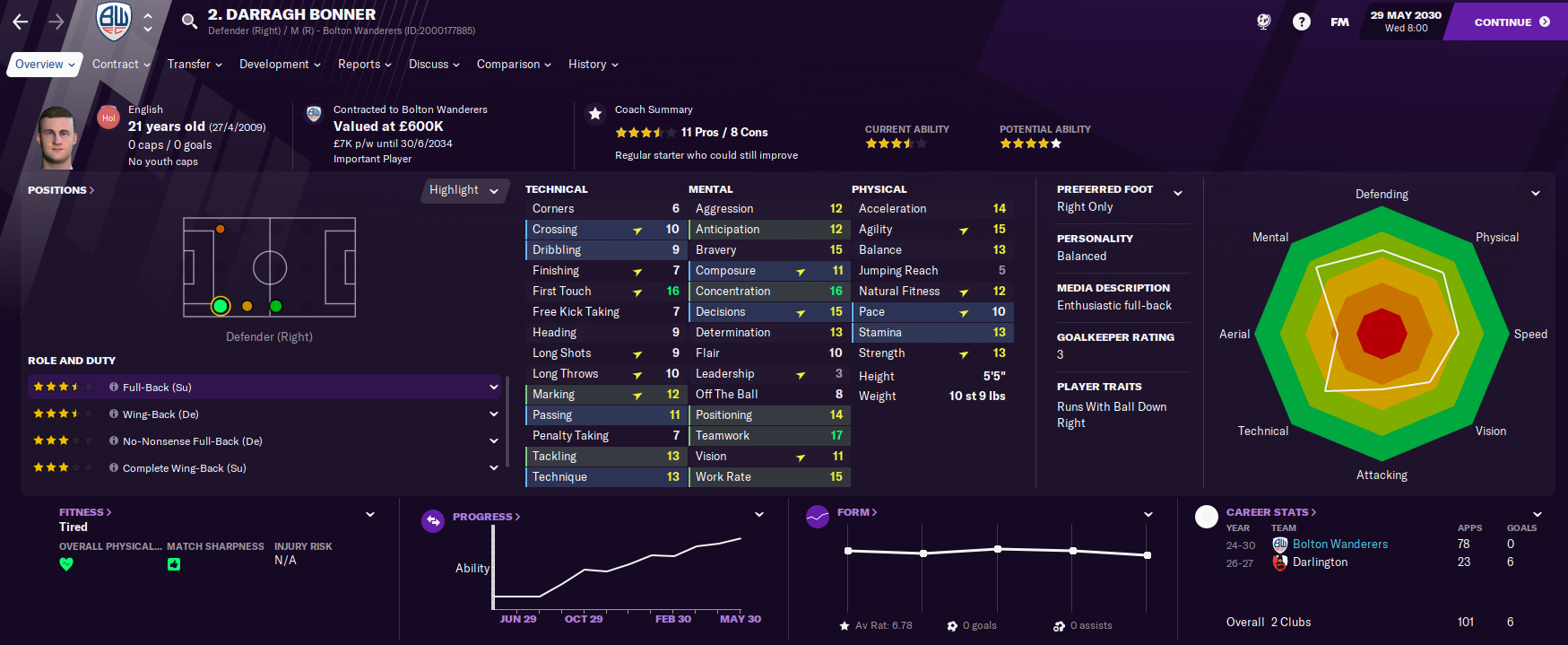Open the Positions panel link
1568x645 pixels.
click(x=61, y=190)
